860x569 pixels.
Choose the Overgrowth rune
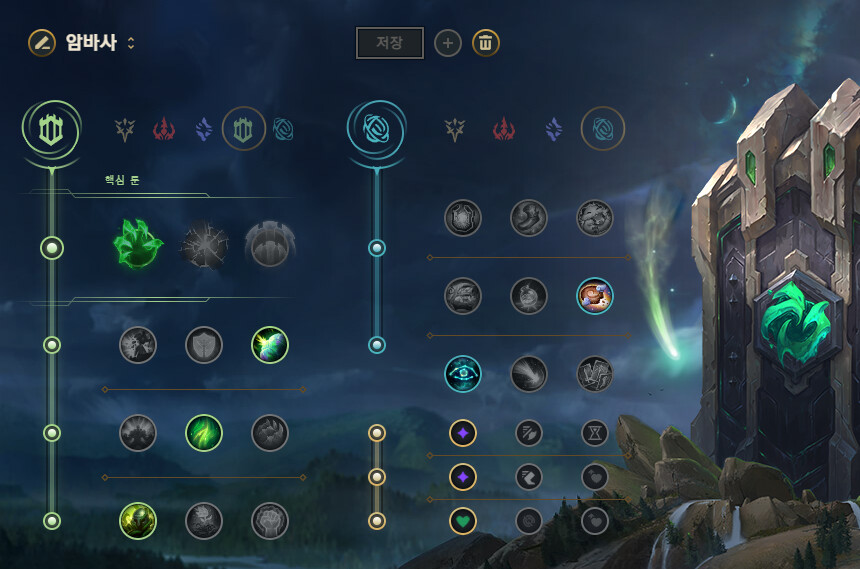[x=138, y=520]
